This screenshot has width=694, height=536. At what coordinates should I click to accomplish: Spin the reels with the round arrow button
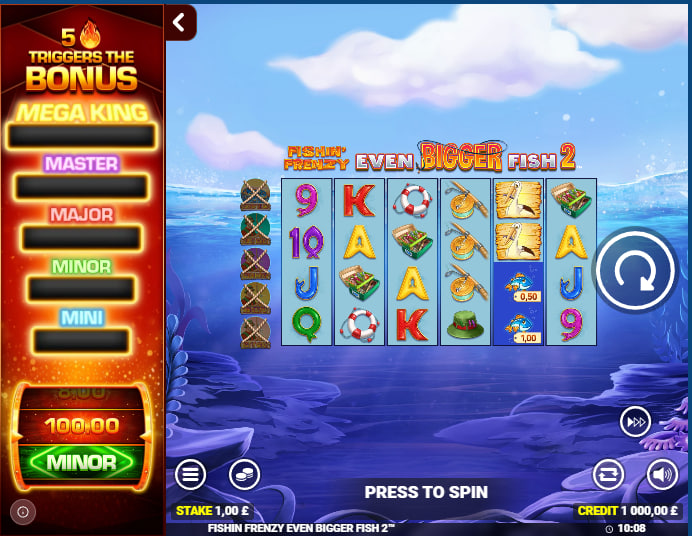(x=636, y=269)
